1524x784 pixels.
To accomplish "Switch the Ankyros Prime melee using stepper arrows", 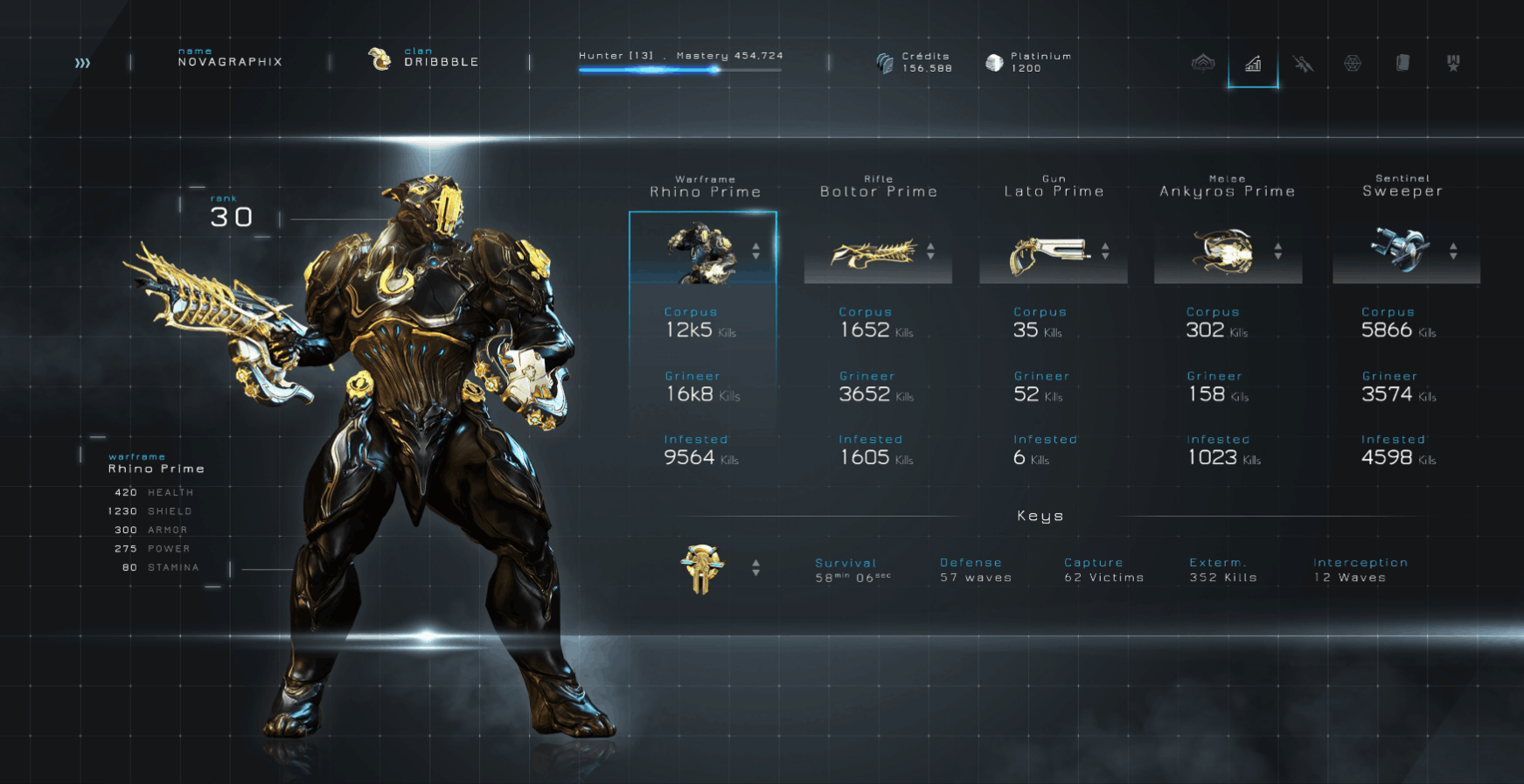I will click(1278, 251).
